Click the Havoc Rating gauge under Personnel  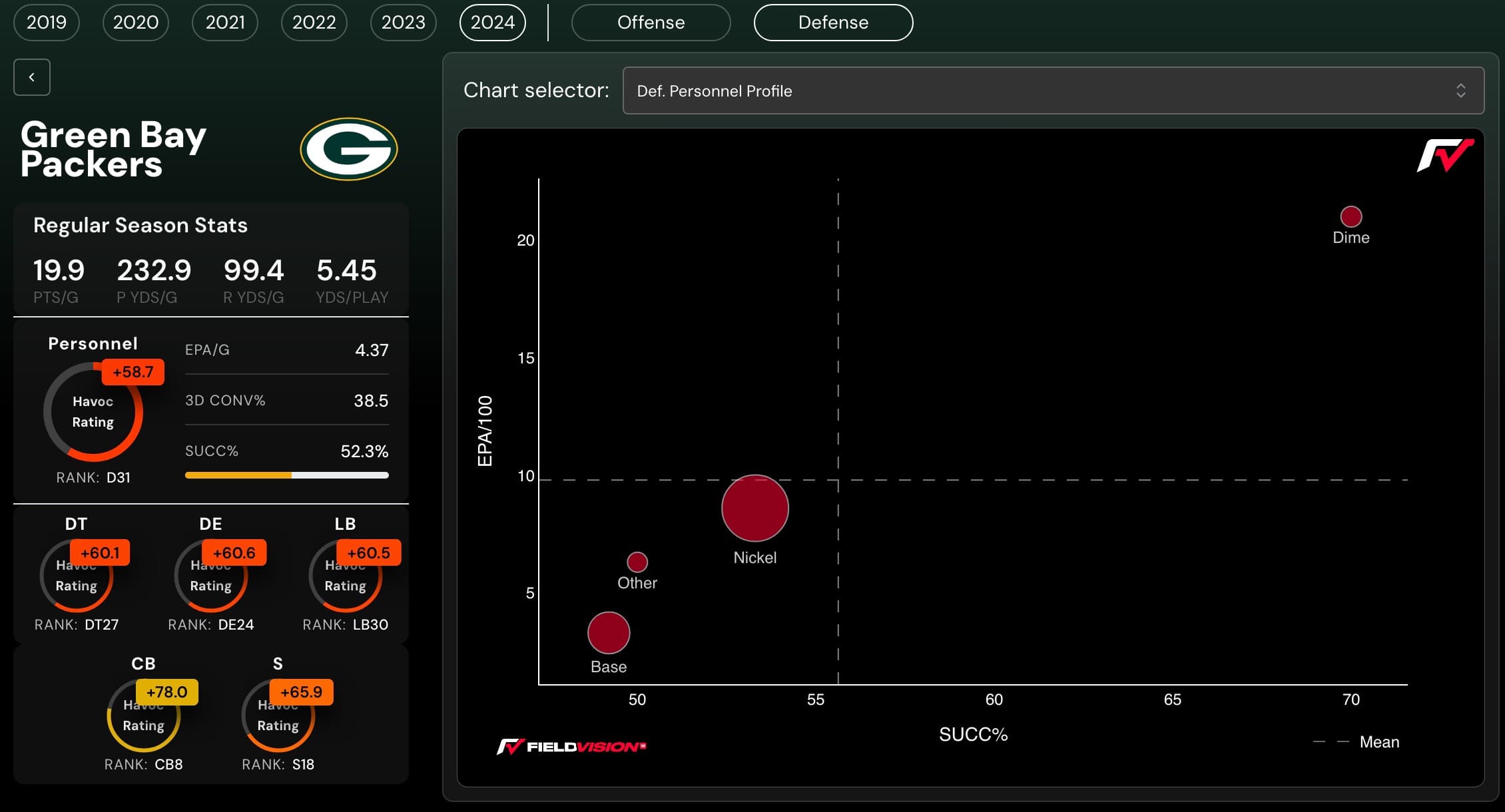pos(93,411)
